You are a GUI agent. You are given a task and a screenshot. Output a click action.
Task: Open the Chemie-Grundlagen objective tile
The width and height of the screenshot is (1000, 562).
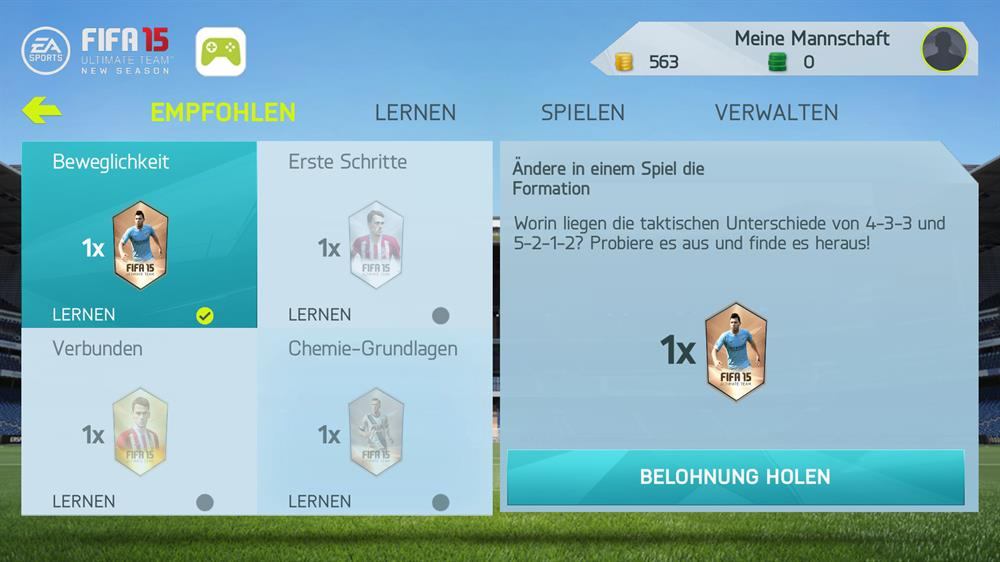point(375,422)
